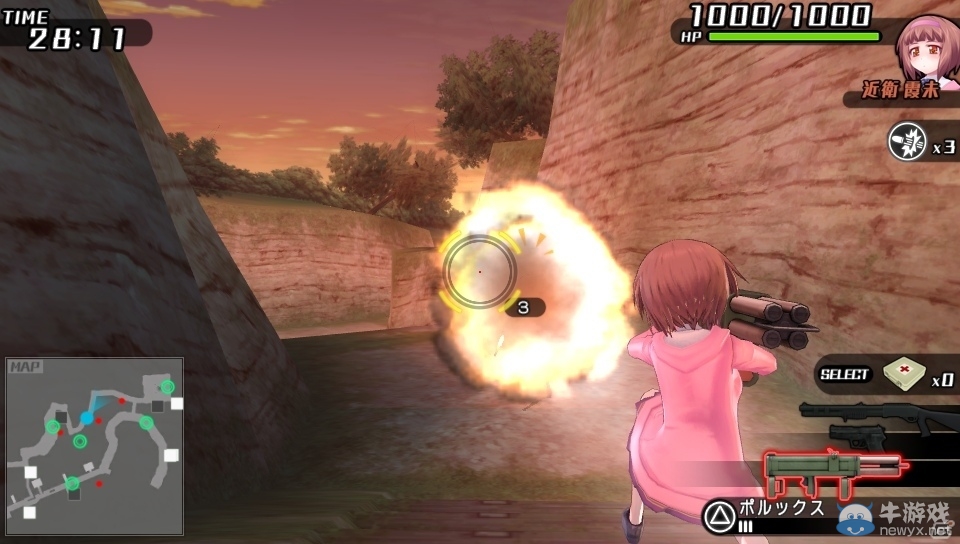
Task: Use the grenade icon showing x3
Action: pos(907,141)
